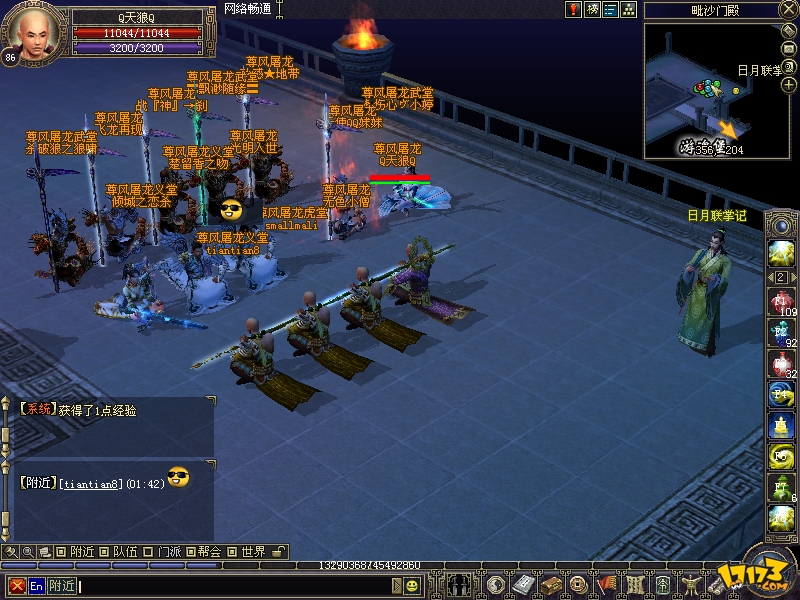Viewport: 800px width, 600px height.
Task: Click the chat text input field
Action: click(x=238, y=585)
